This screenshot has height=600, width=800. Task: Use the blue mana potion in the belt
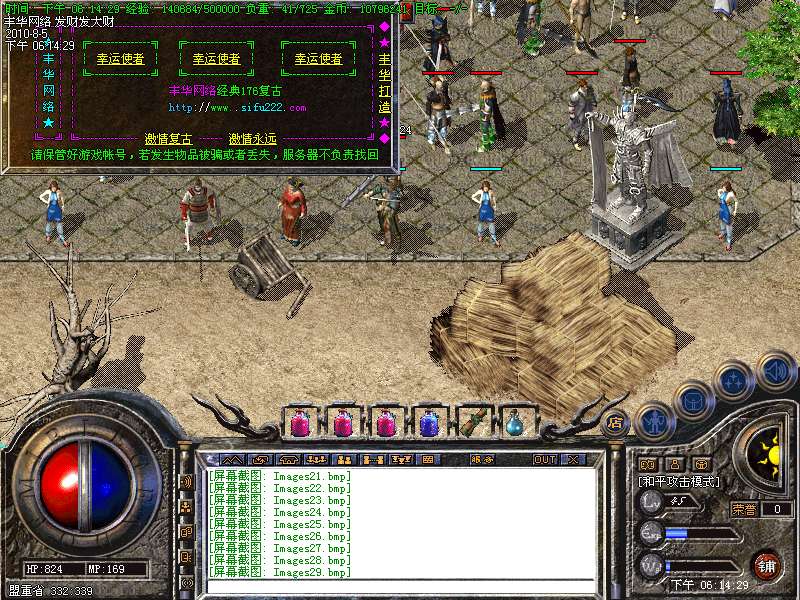coord(429,423)
